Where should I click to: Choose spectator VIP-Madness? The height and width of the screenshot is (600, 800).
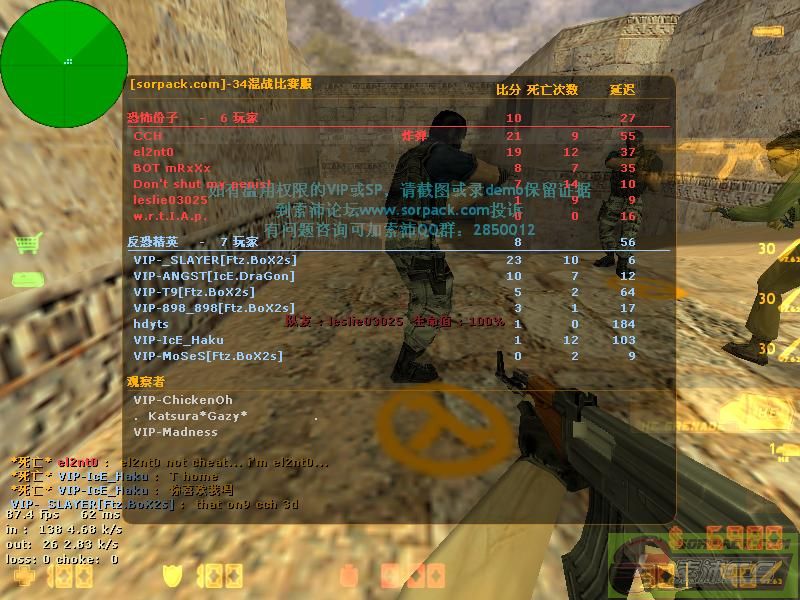click(x=175, y=432)
